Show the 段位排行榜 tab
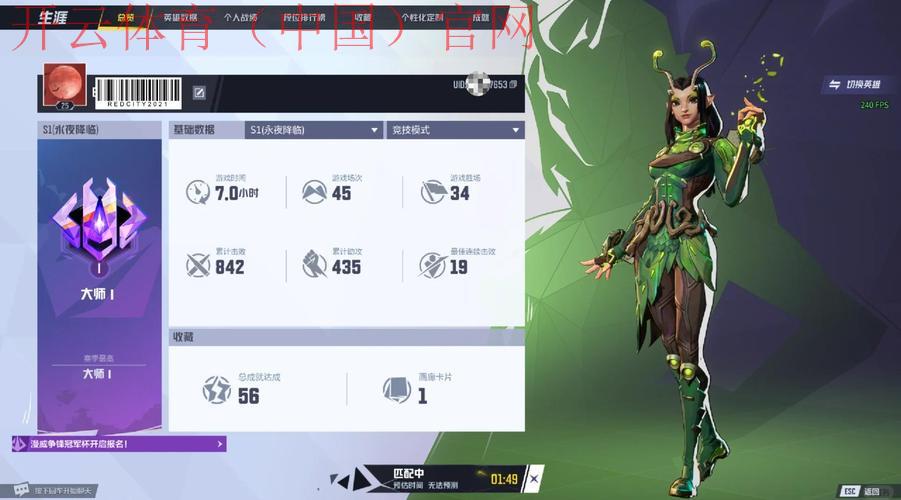Viewport: 901px width, 500px height. click(304, 17)
